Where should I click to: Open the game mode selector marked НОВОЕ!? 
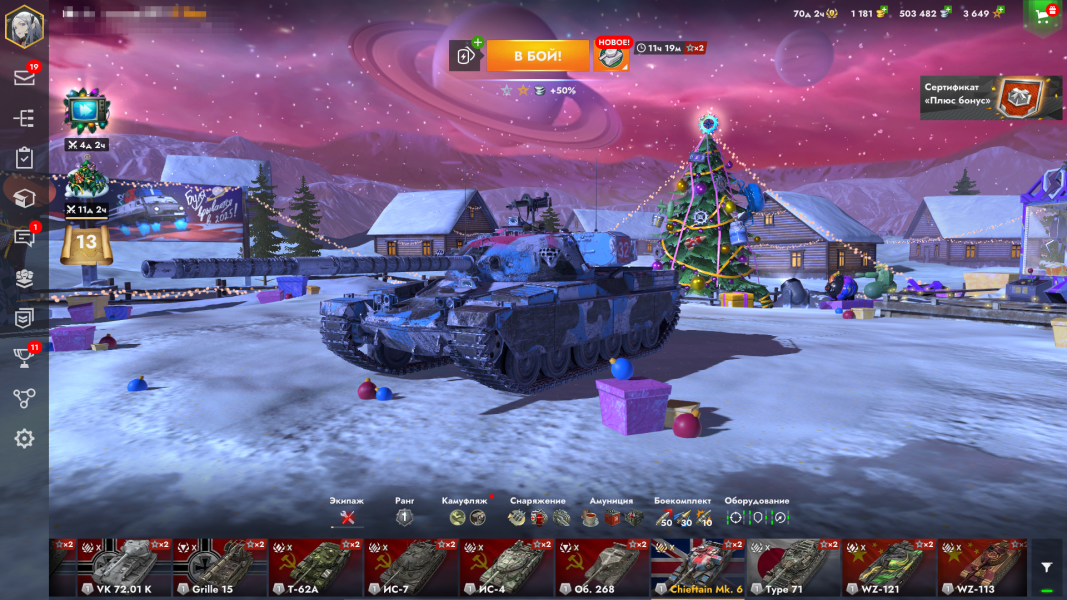coord(611,56)
